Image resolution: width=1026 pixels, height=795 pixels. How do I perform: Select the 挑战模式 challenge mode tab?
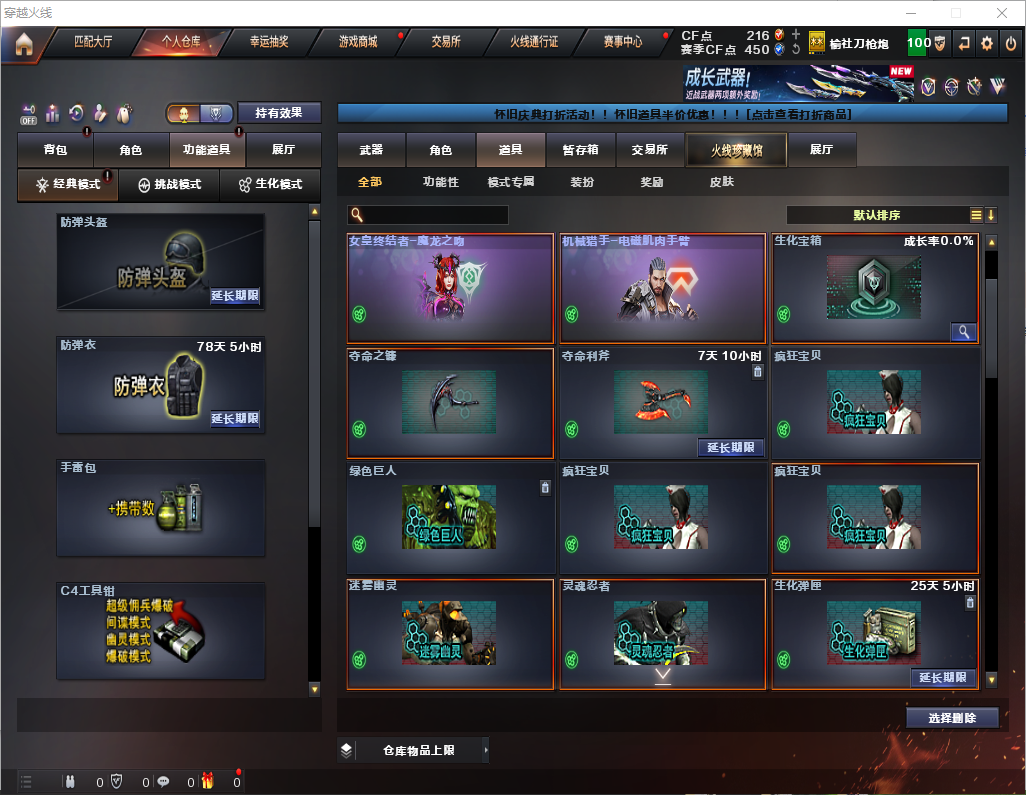click(170, 185)
